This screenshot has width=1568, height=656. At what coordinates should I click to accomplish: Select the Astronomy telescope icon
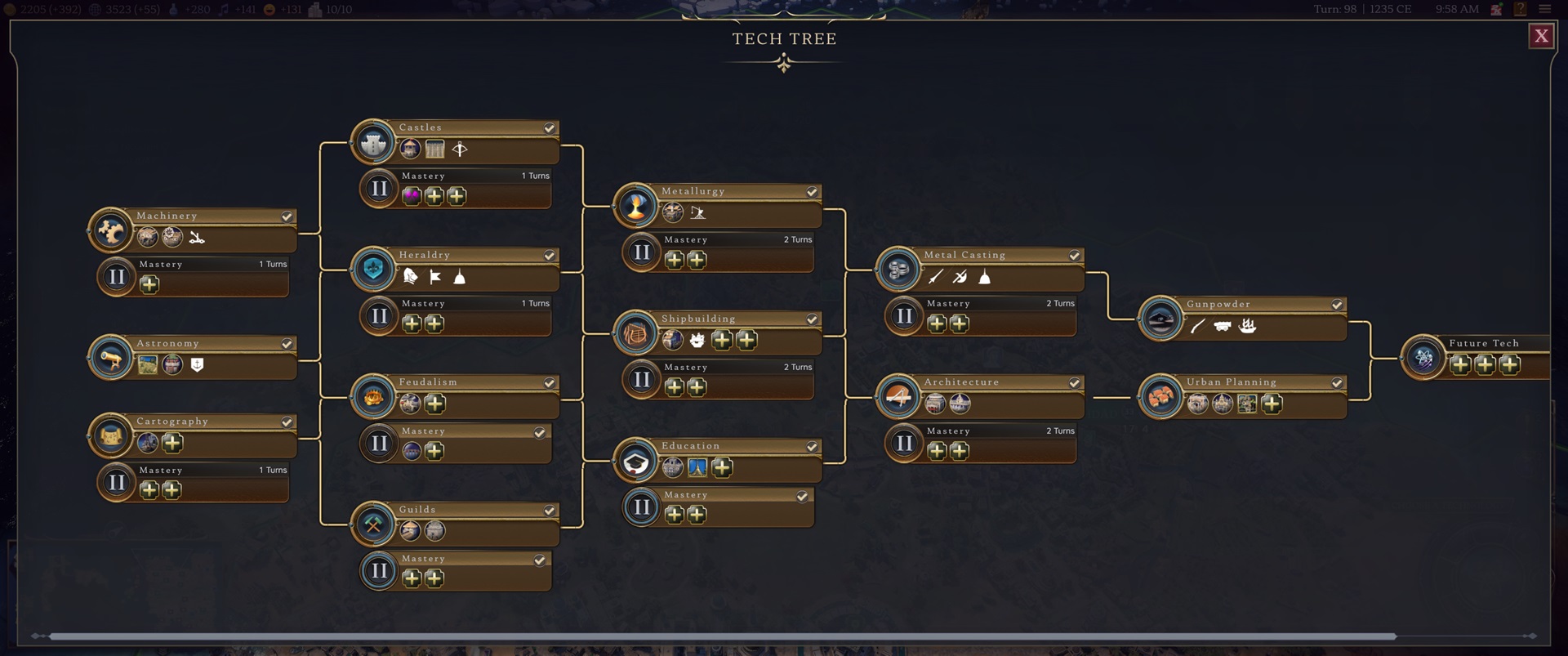click(110, 357)
